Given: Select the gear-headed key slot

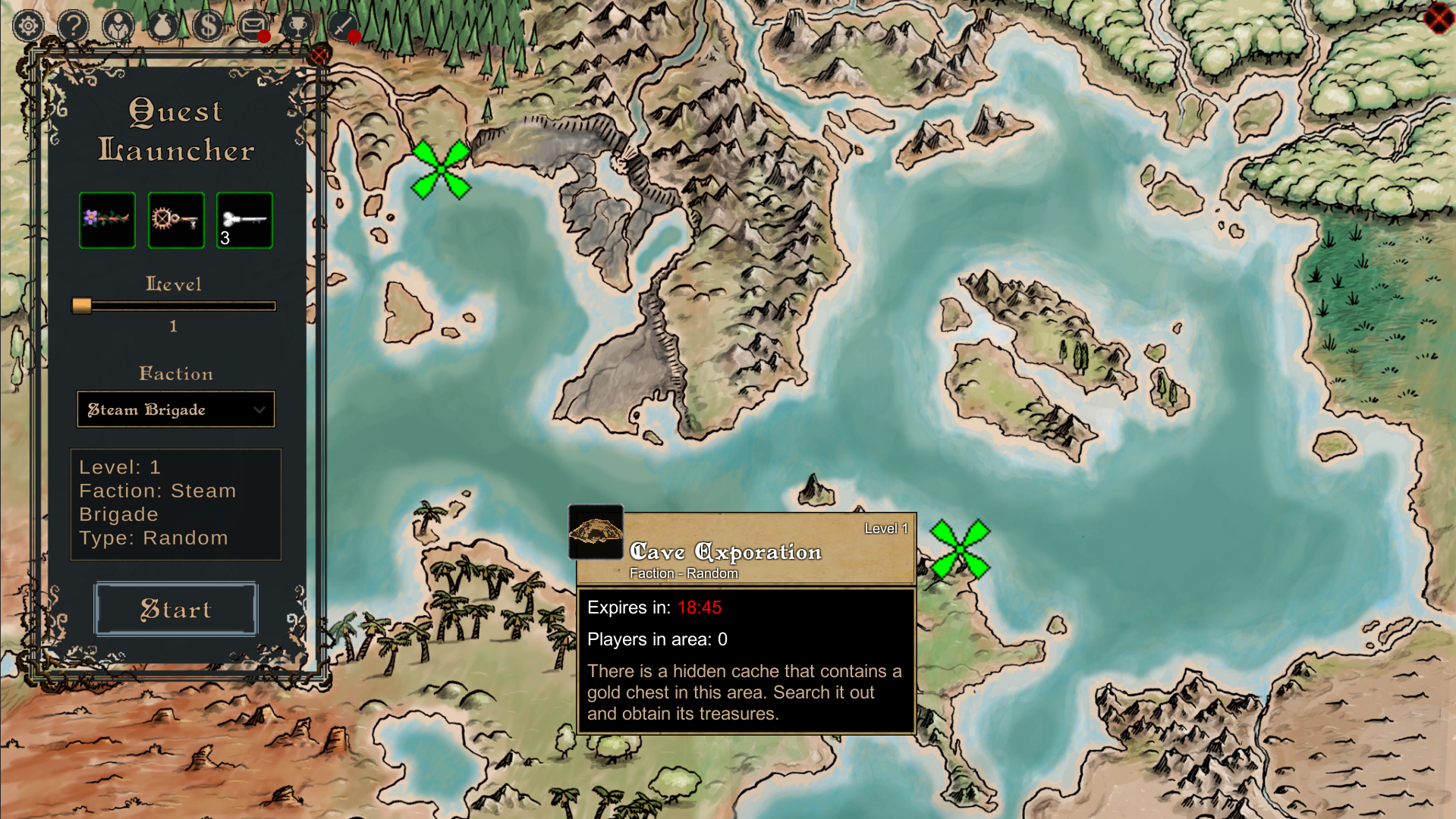Looking at the screenshot, I should [176, 220].
